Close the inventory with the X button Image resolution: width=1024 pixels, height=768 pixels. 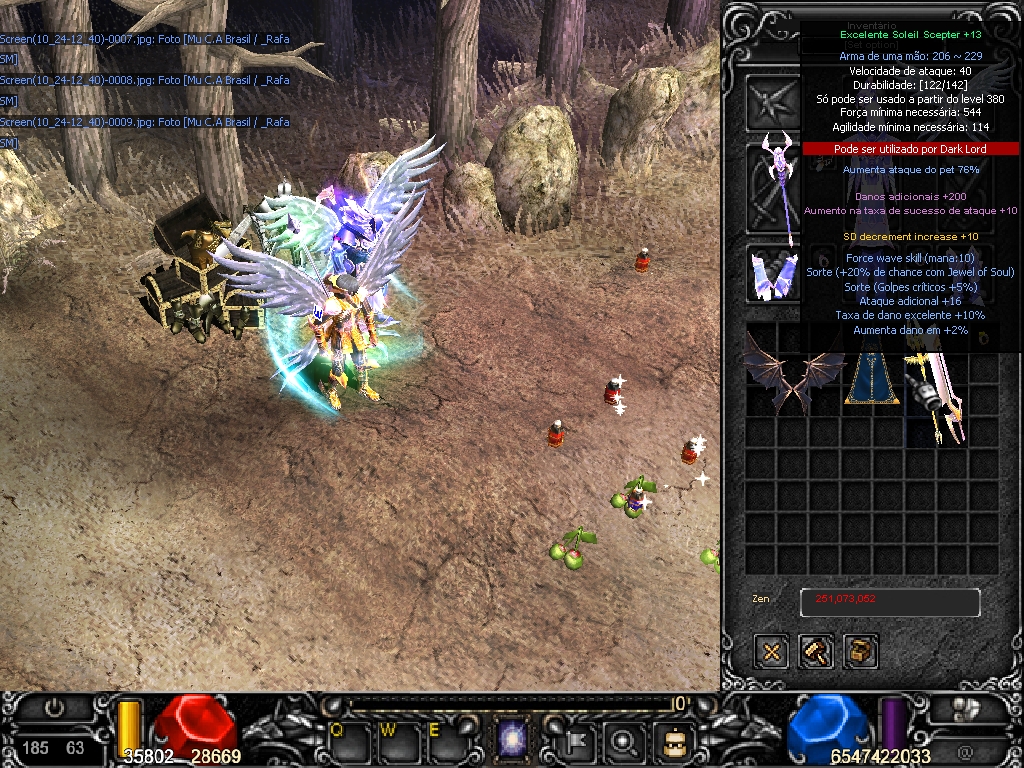click(772, 652)
